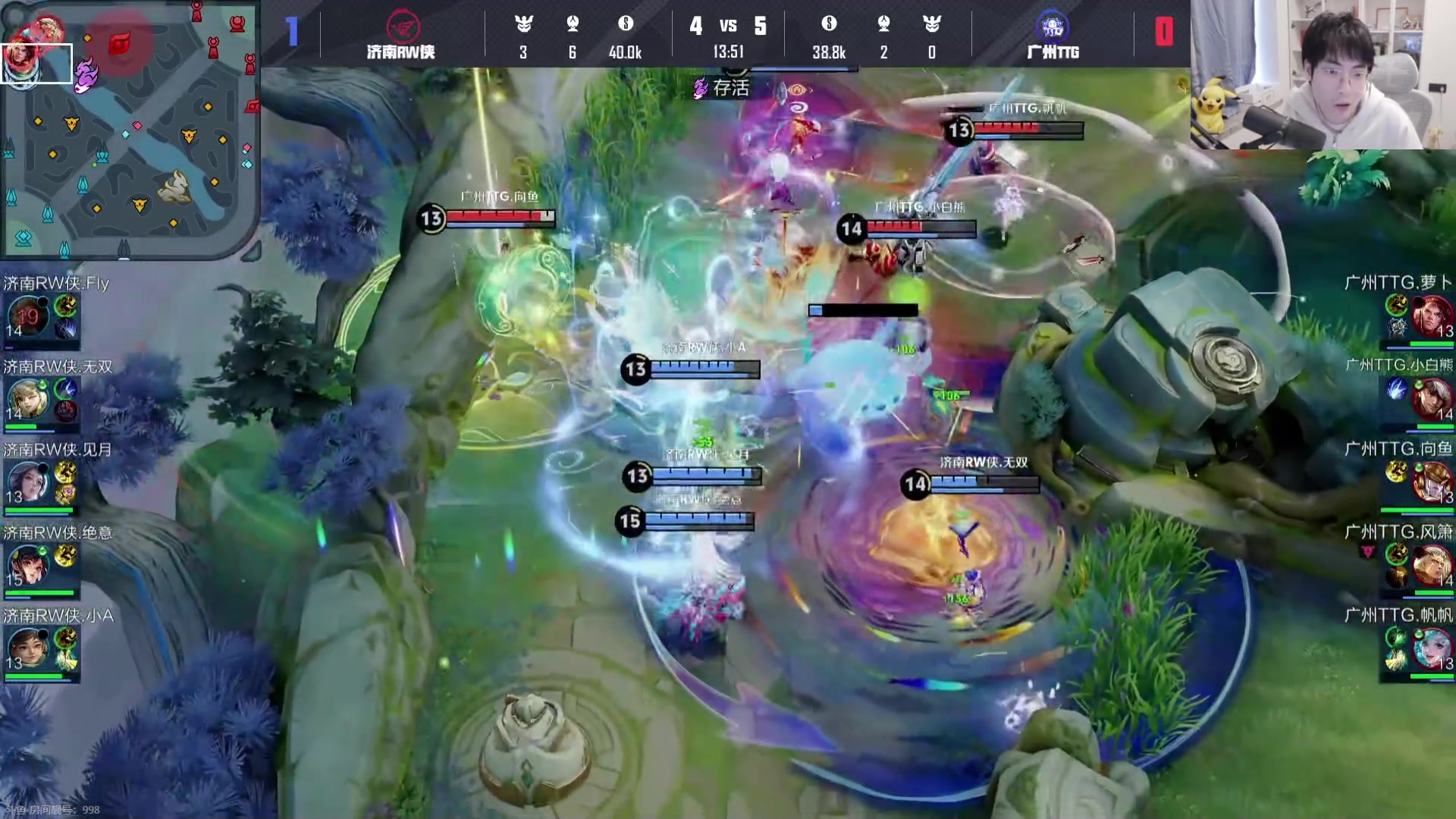Click the minimap in the corner
The height and width of the screenshot is (819, 1456).
click(x=129, y=129)
